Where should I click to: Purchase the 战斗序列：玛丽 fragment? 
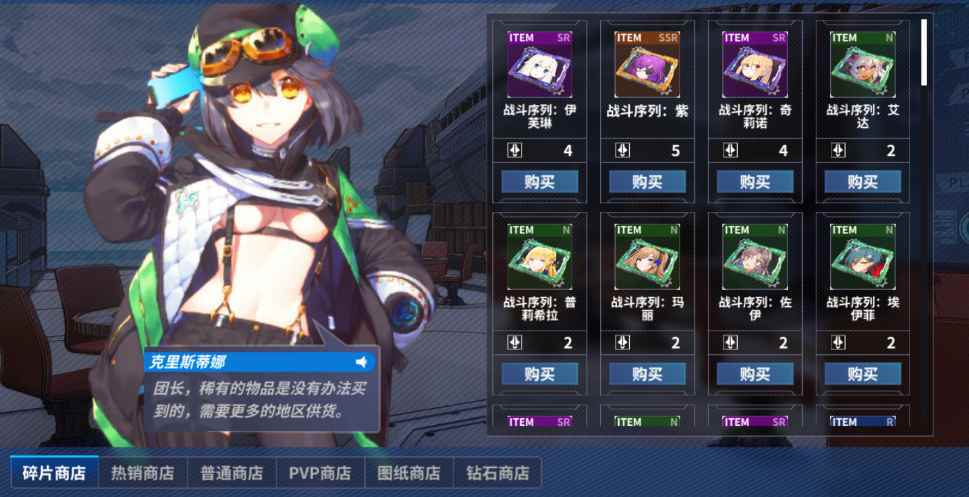click(647, 374)
